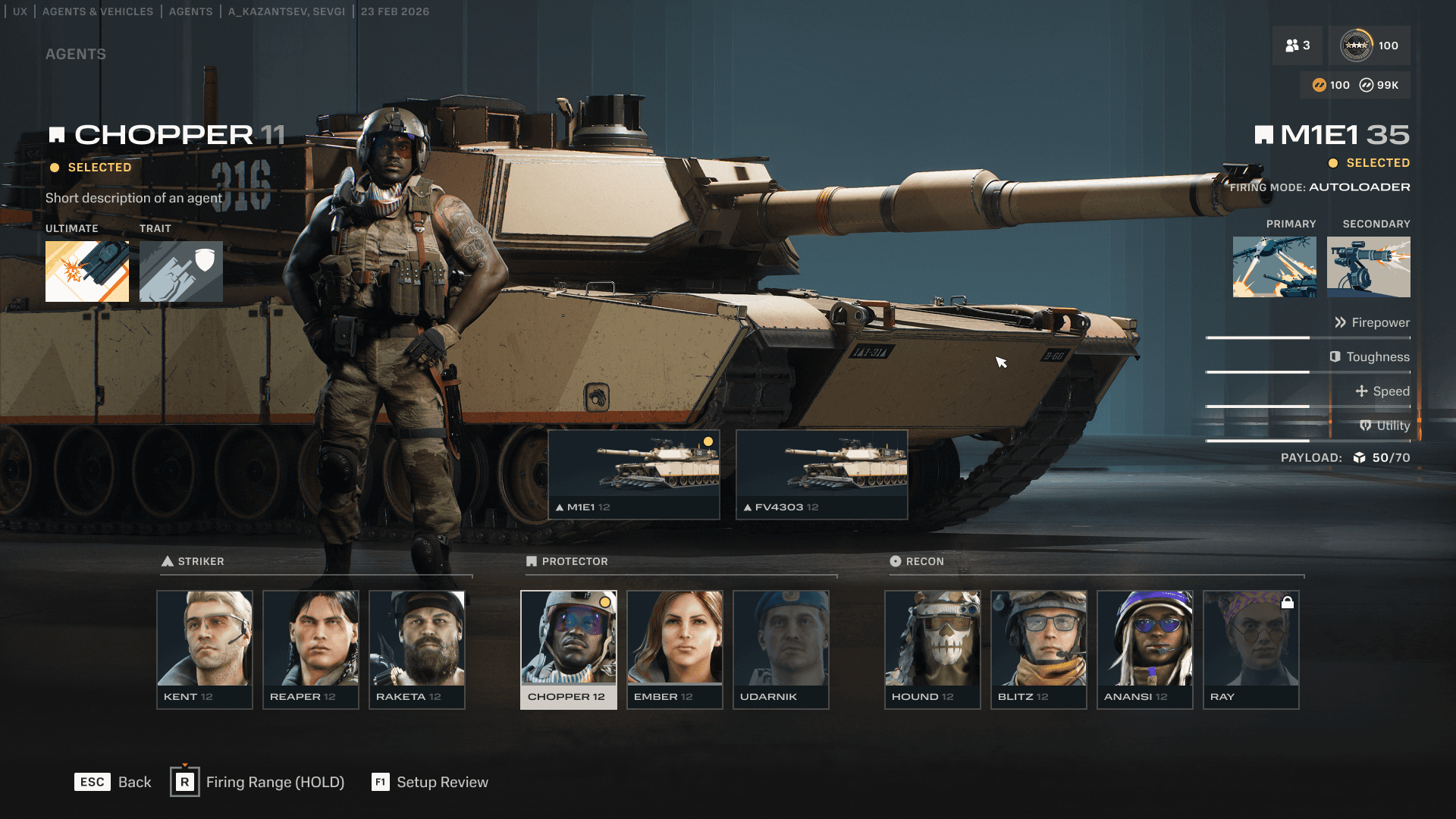1456x819 pixels.
Task: Select the M1E1 vehicle card
Action: tap(634, 475)
